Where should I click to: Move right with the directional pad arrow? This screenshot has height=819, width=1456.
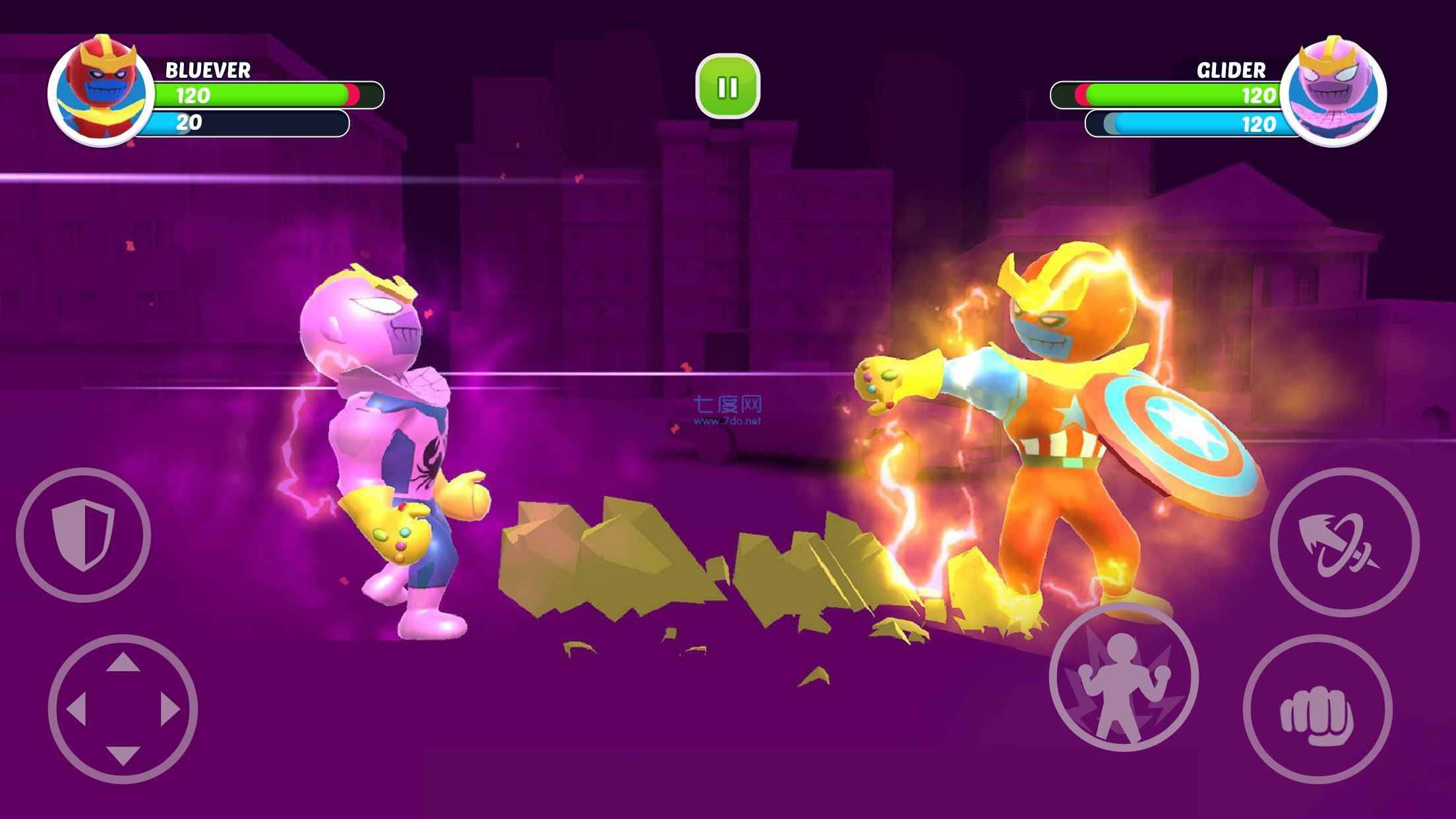170,710
